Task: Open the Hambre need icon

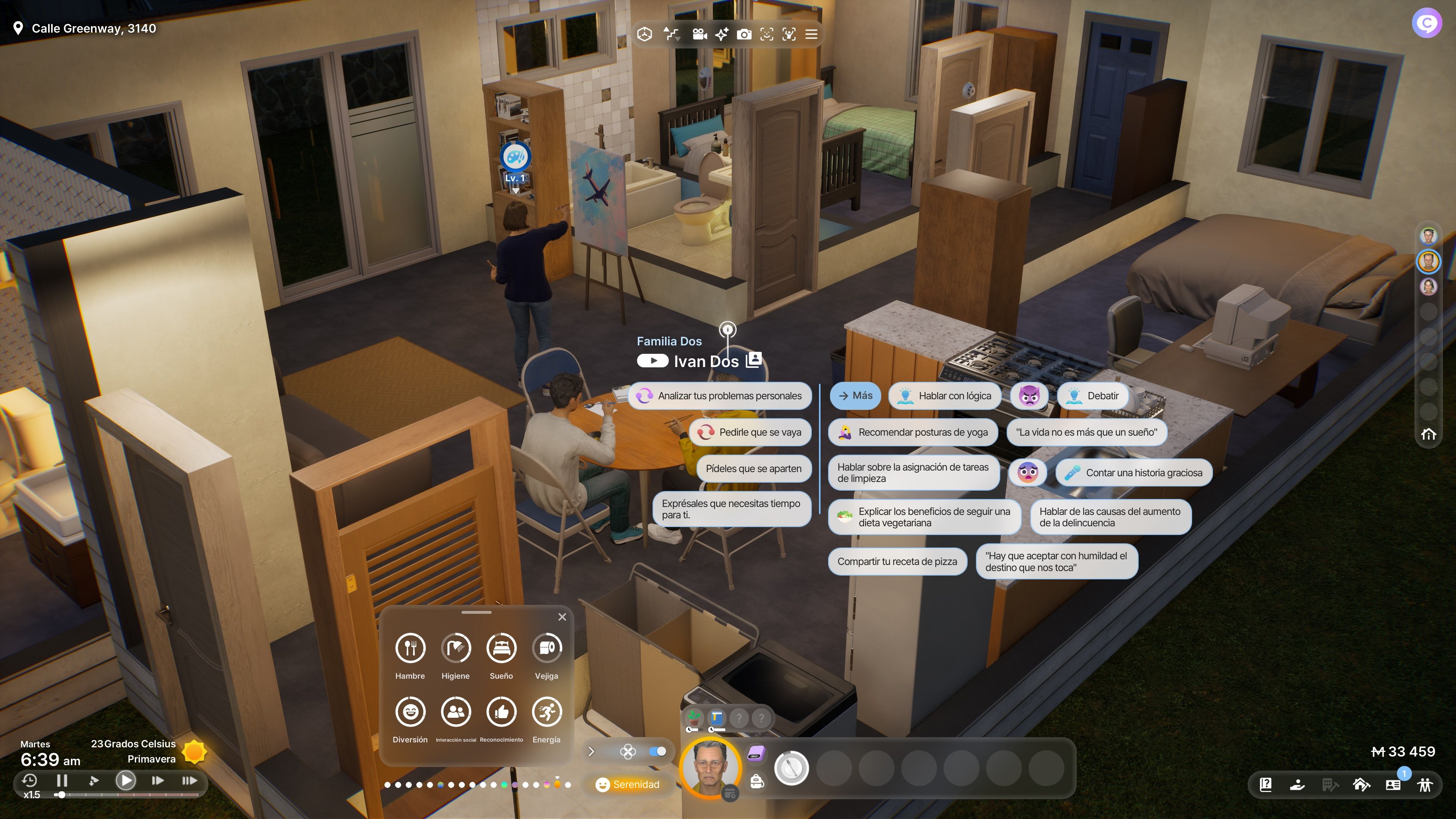Action: (x=410, y=648)
